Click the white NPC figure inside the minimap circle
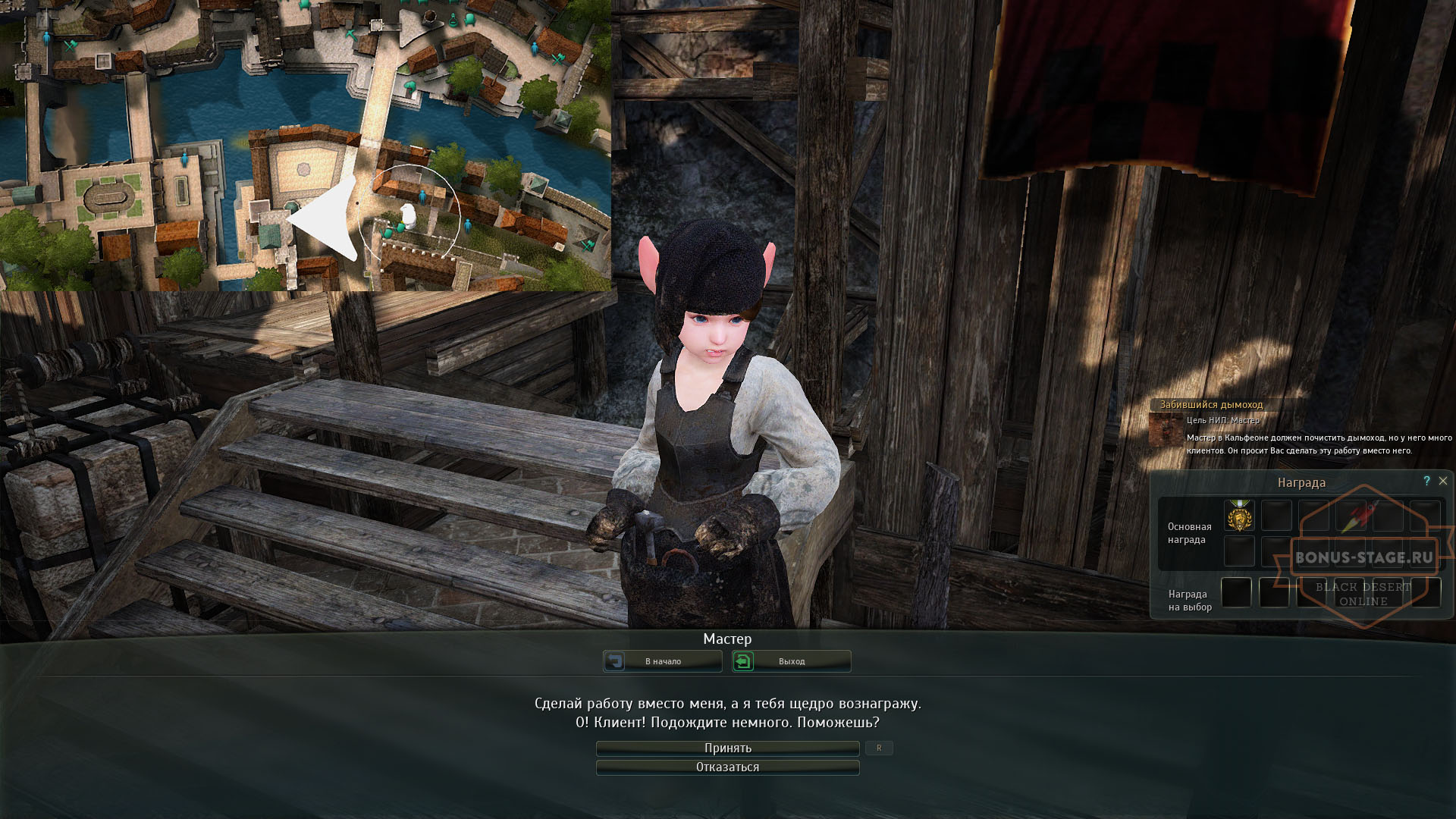The width and height of the screenshot is (1456, 819). click(409, 216)
